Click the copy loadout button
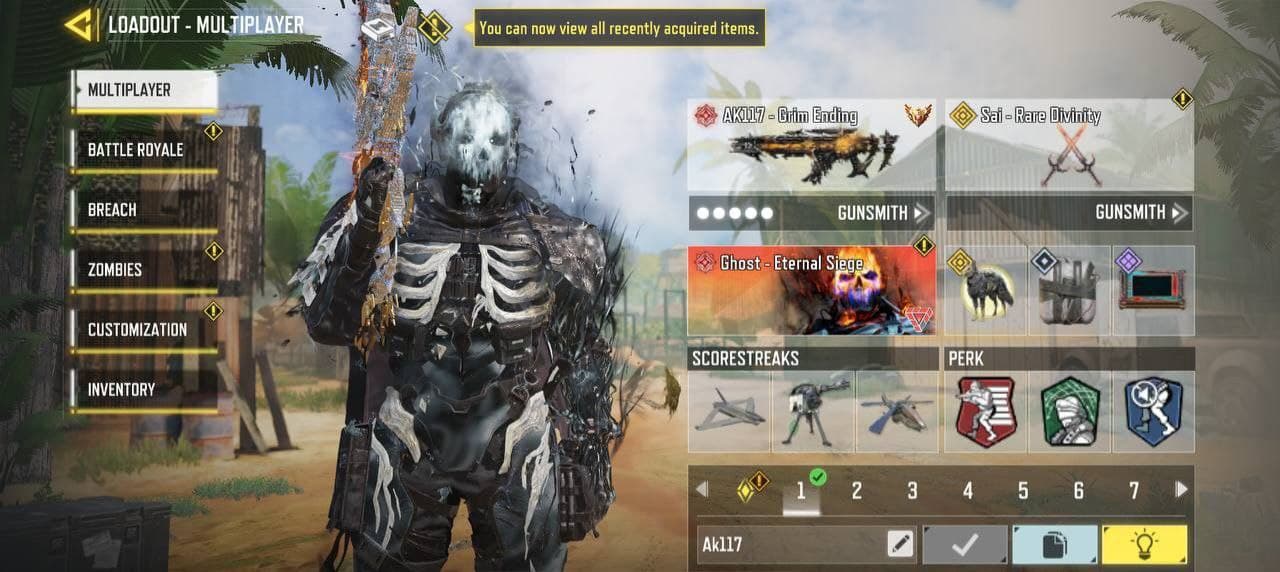 tap(1055, 544)
